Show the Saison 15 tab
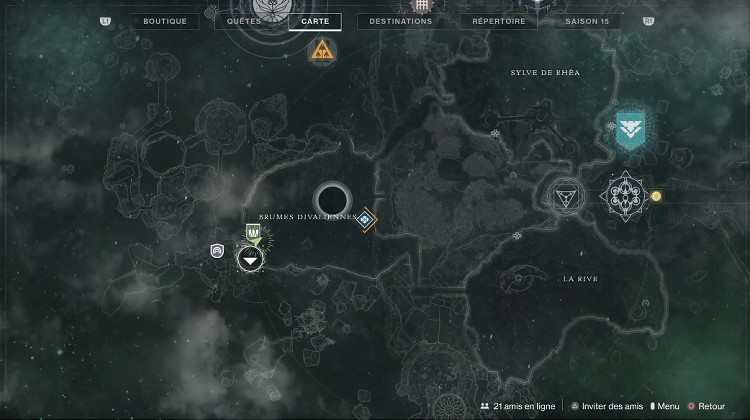The image size is (750, 420). [x=586, y=21]
